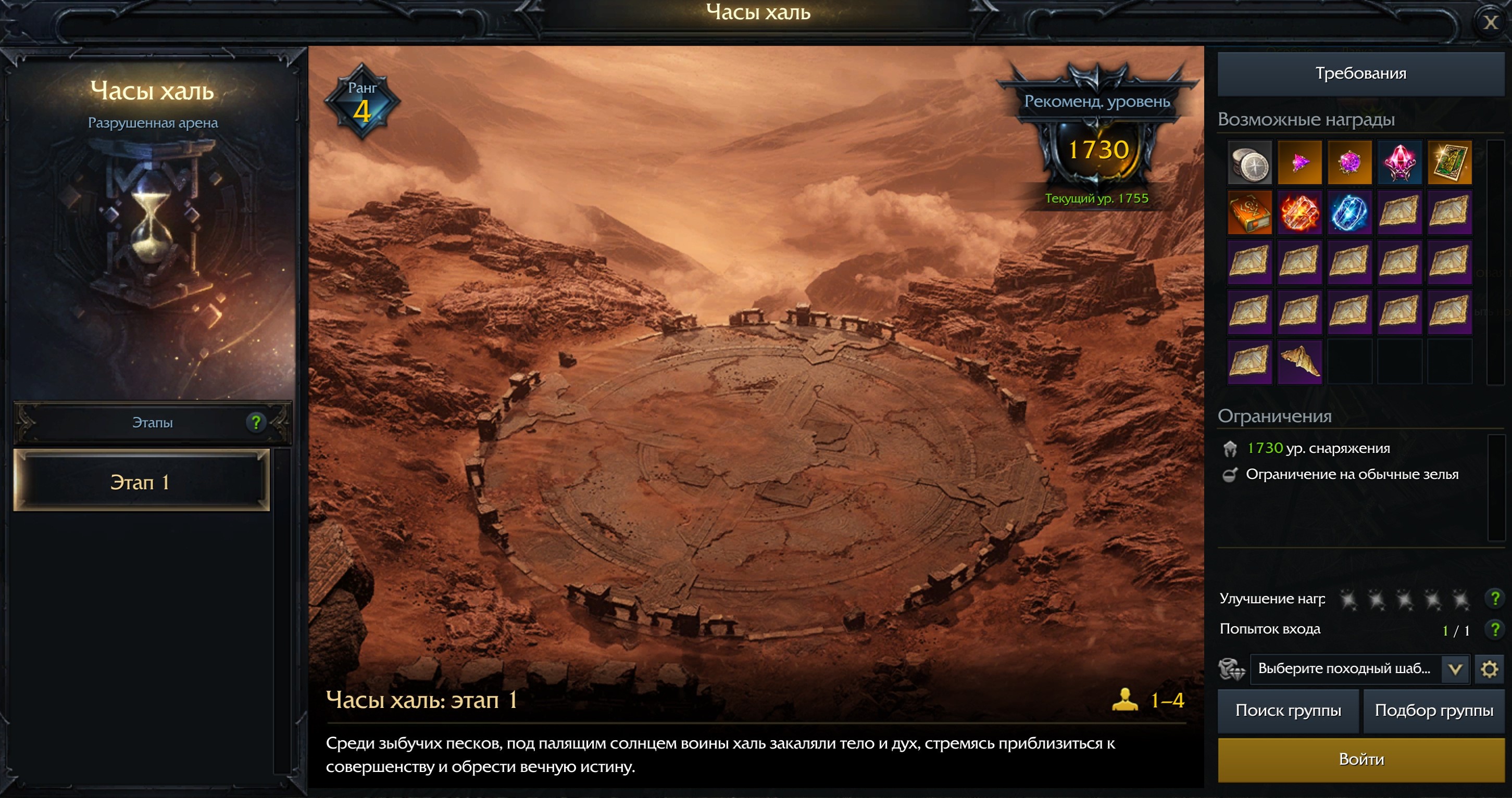This screenshot has height=798, width=1512.
Task: Close the Часы халь window
Action: pyautogui.click(x=1490, y=22)
